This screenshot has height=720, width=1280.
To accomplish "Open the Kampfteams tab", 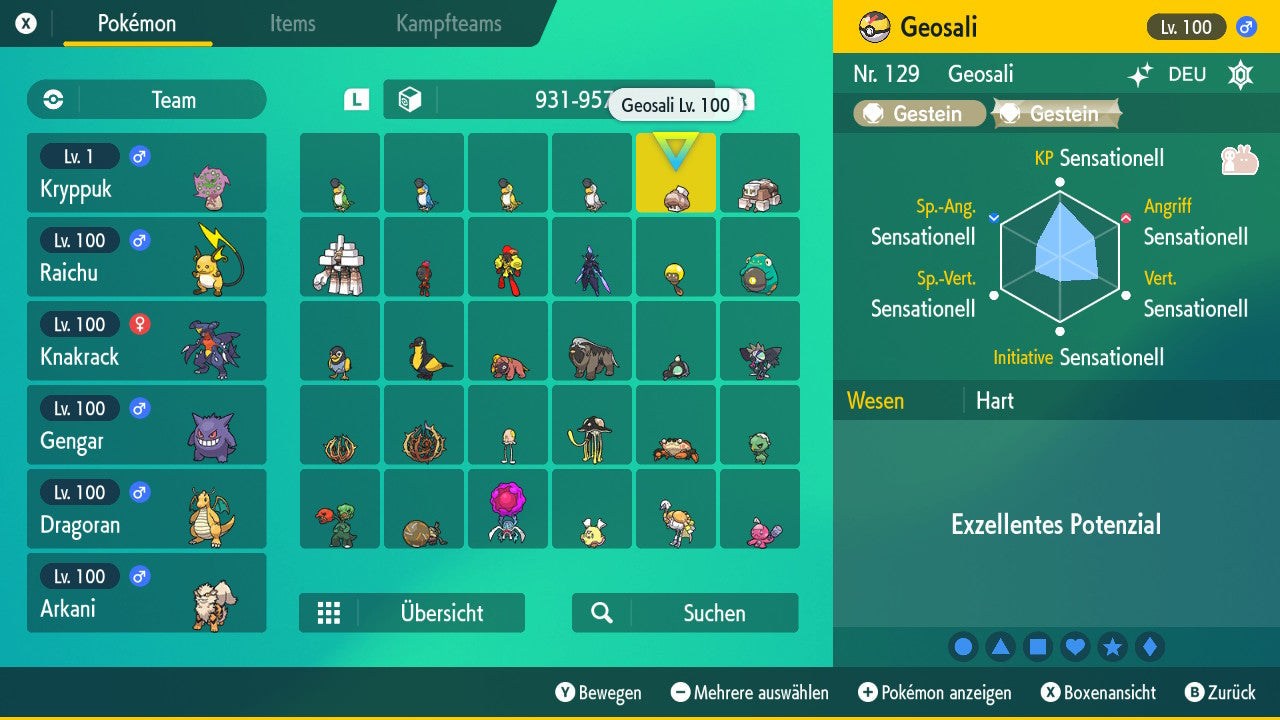I will point(447,25).
